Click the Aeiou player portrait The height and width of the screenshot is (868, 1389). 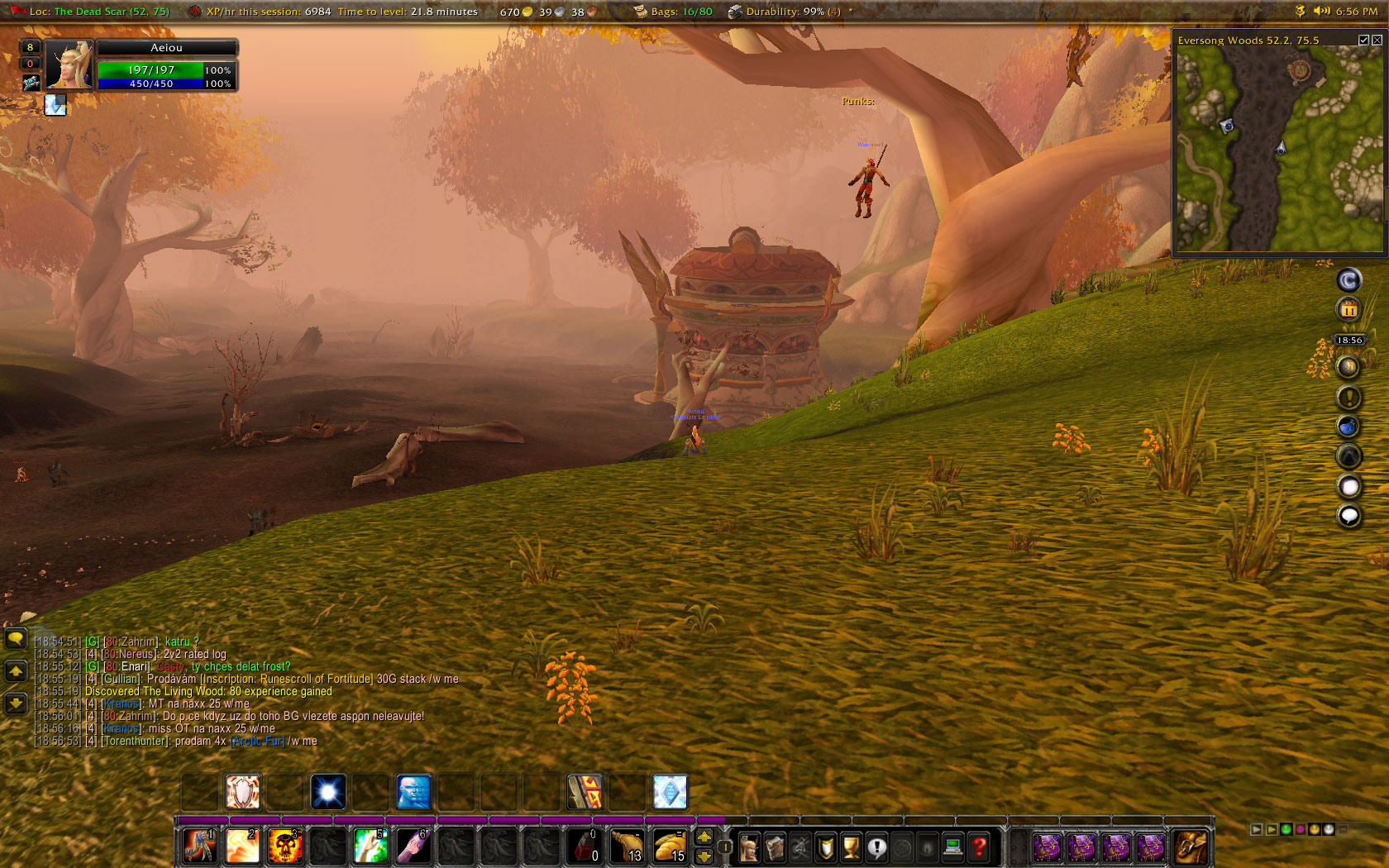pos(68,64)
